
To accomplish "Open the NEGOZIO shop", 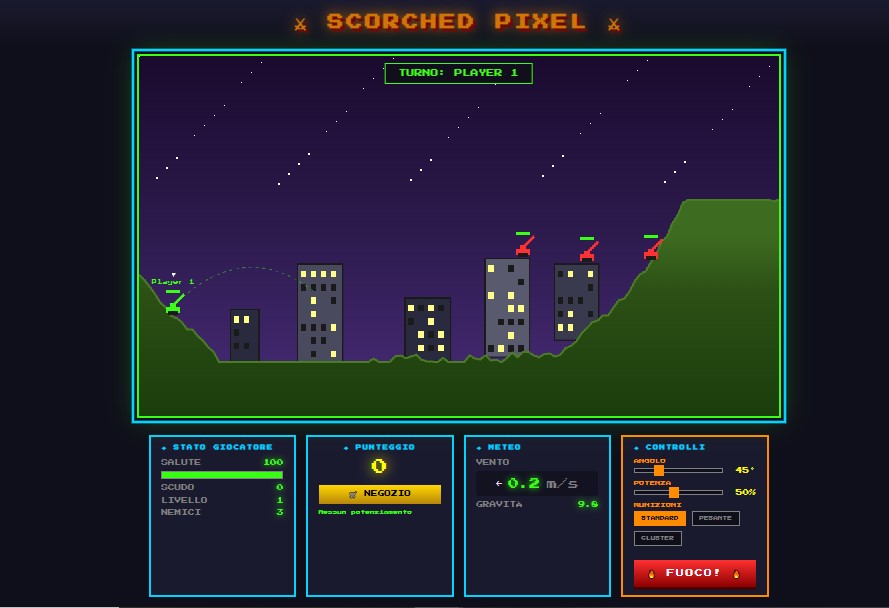I will [379, 494].
